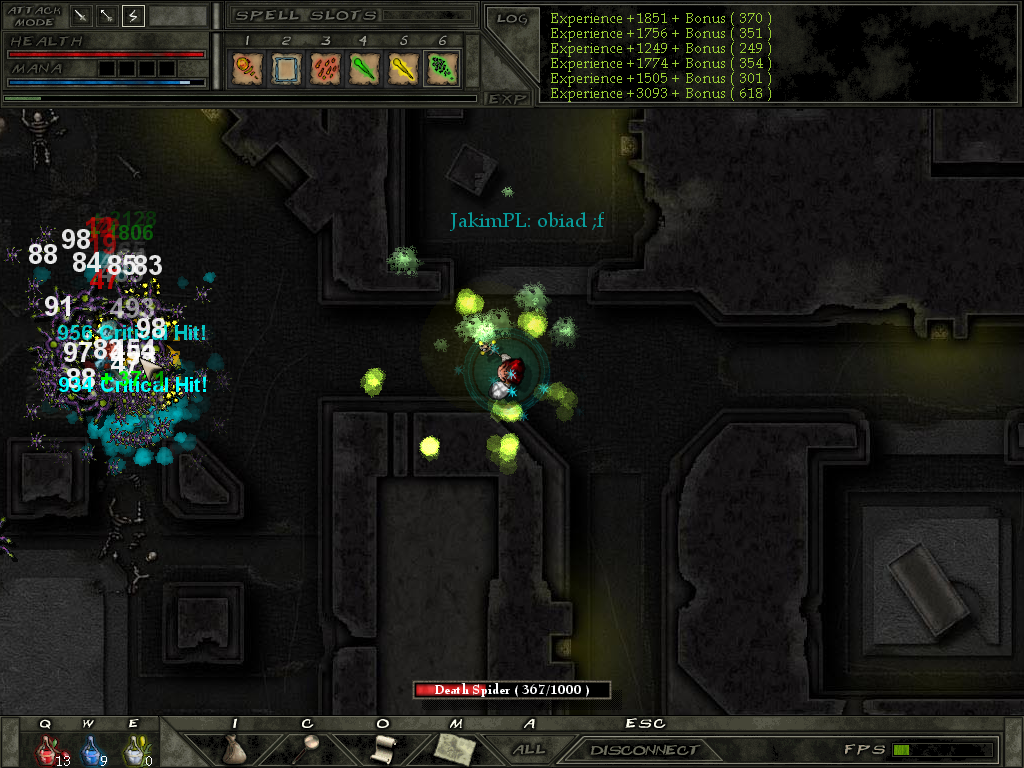This screenshot has width=1024, height=768.
Task: Open the character panel with mace icon
Action: (308, 747)
